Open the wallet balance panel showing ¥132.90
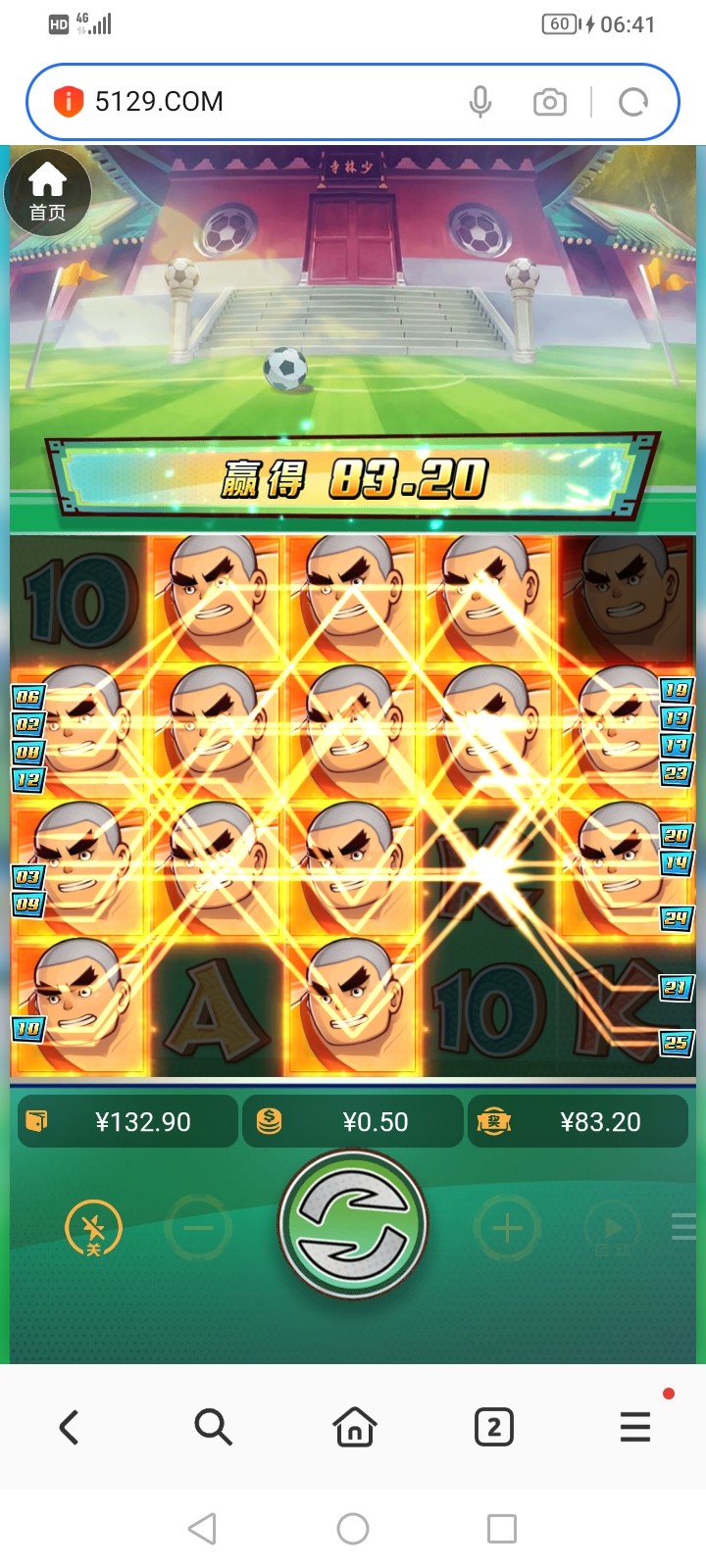 (127, 1121)
